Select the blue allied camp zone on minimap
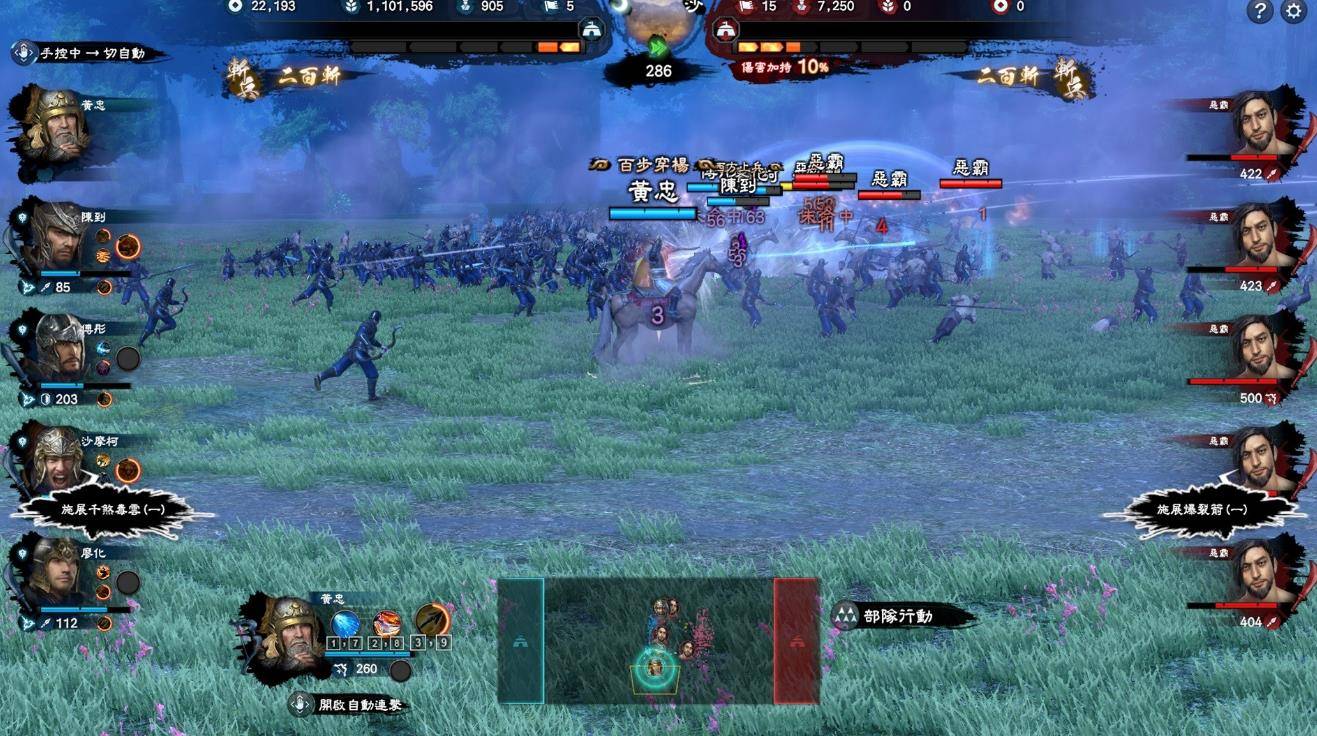Image resolution: width=1317 pixels, height=736 pixels. (521, 640)
